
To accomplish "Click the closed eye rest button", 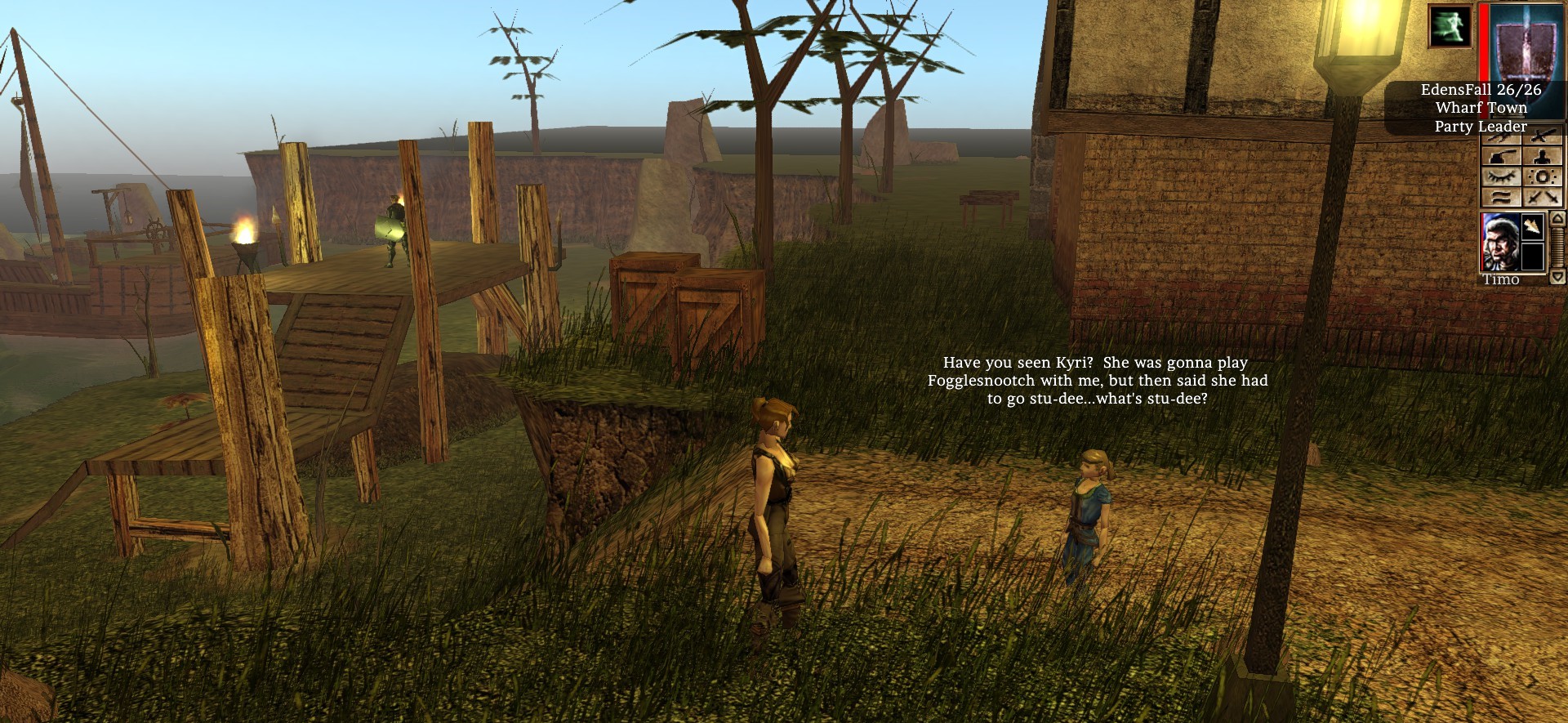I will 1501,177.
